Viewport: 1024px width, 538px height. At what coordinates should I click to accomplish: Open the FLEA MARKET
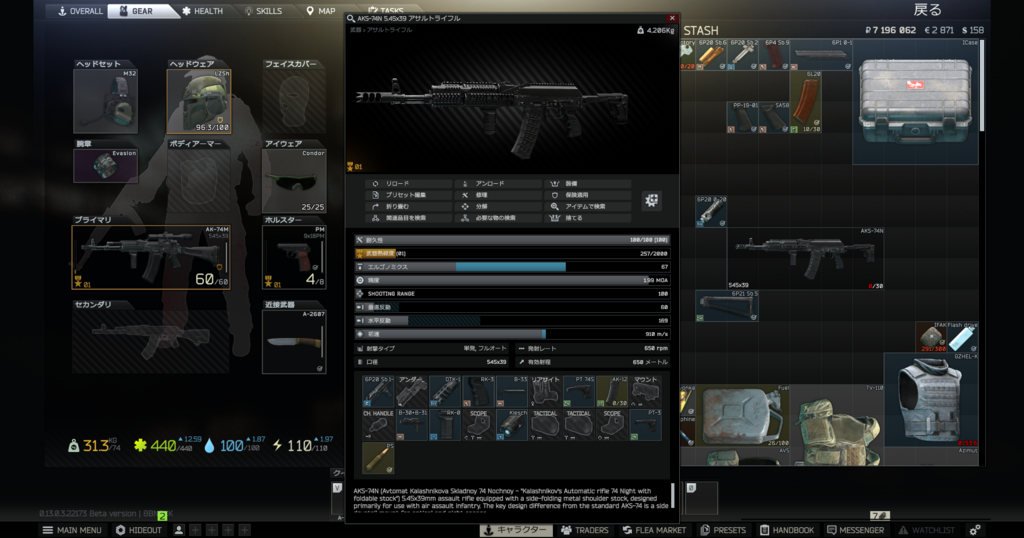pos(656,530)
